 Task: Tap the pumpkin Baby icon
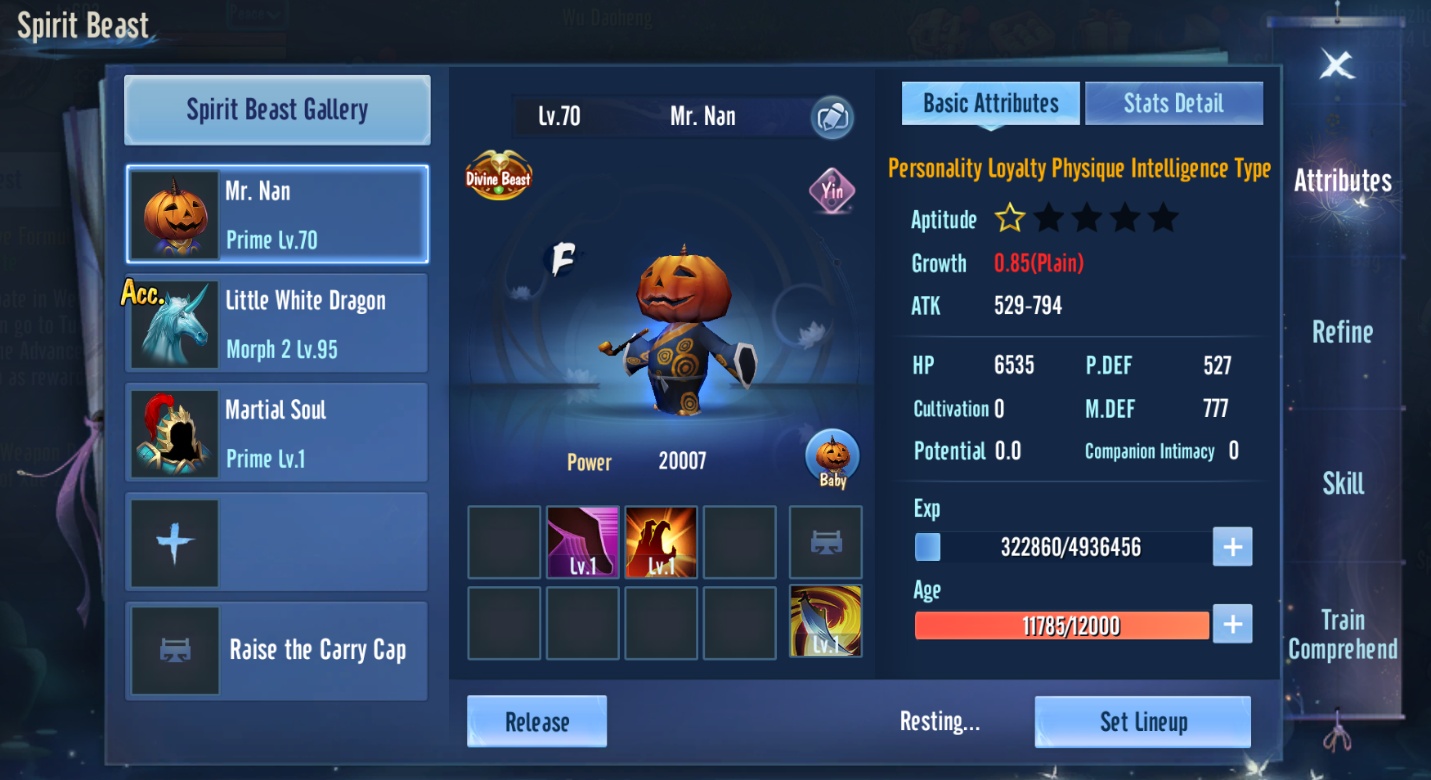pyautogui.click(x=832, y=459)
